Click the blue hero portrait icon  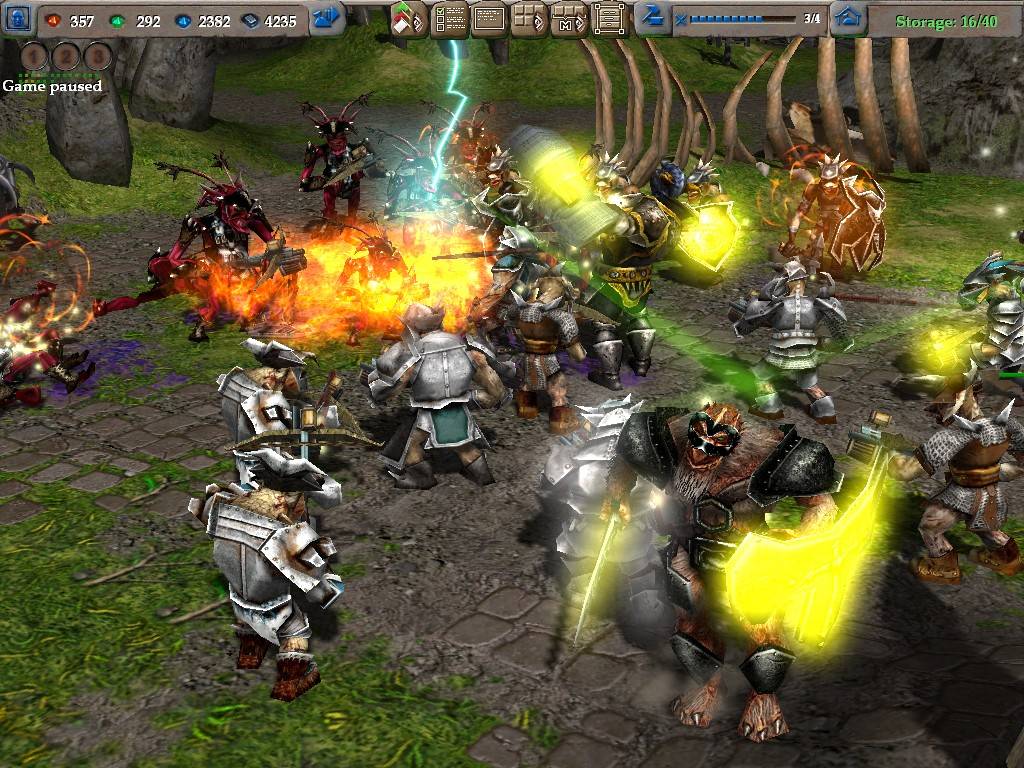point(20,19)
